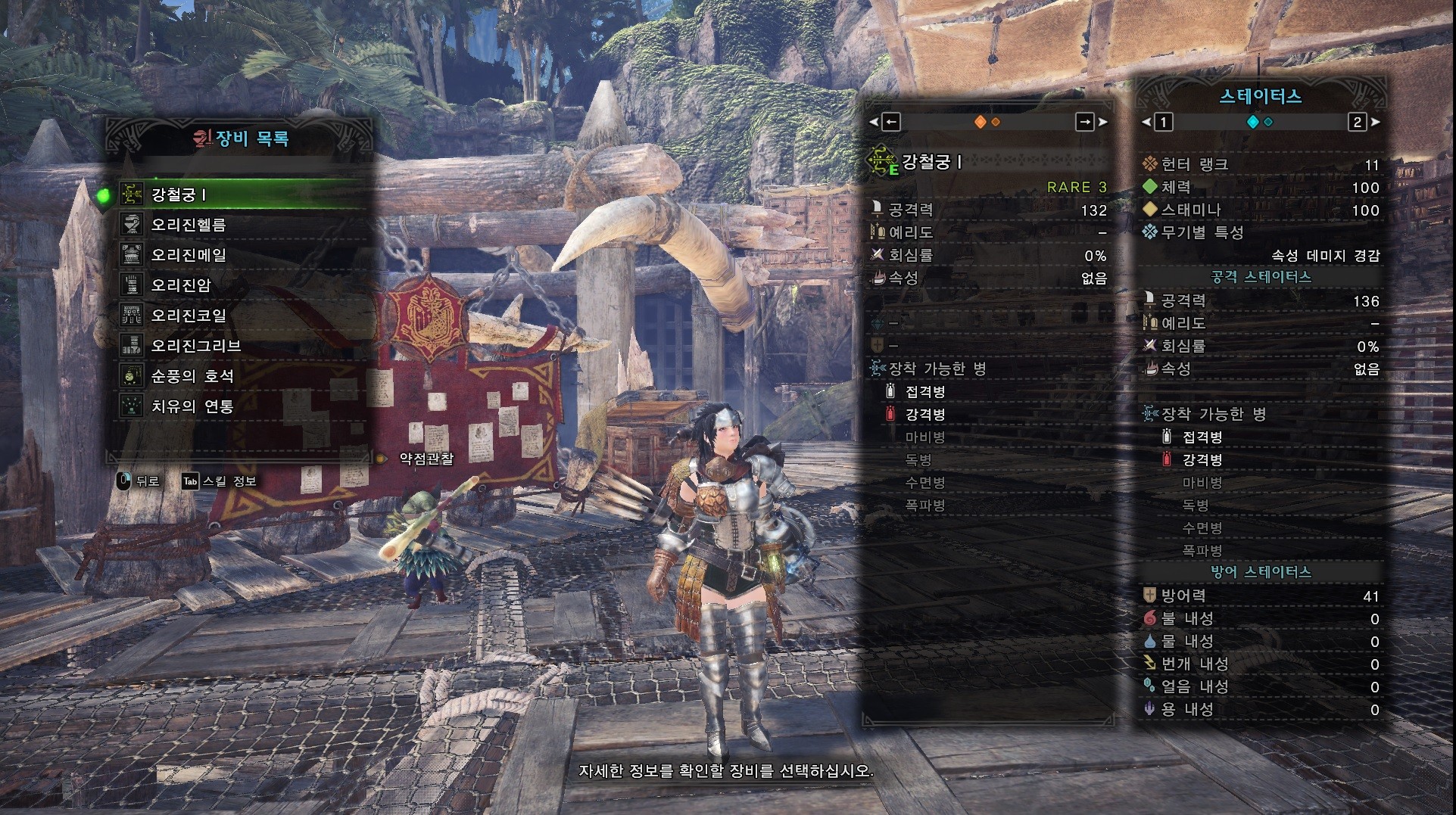Switch to status page 1

point(1164,122)
